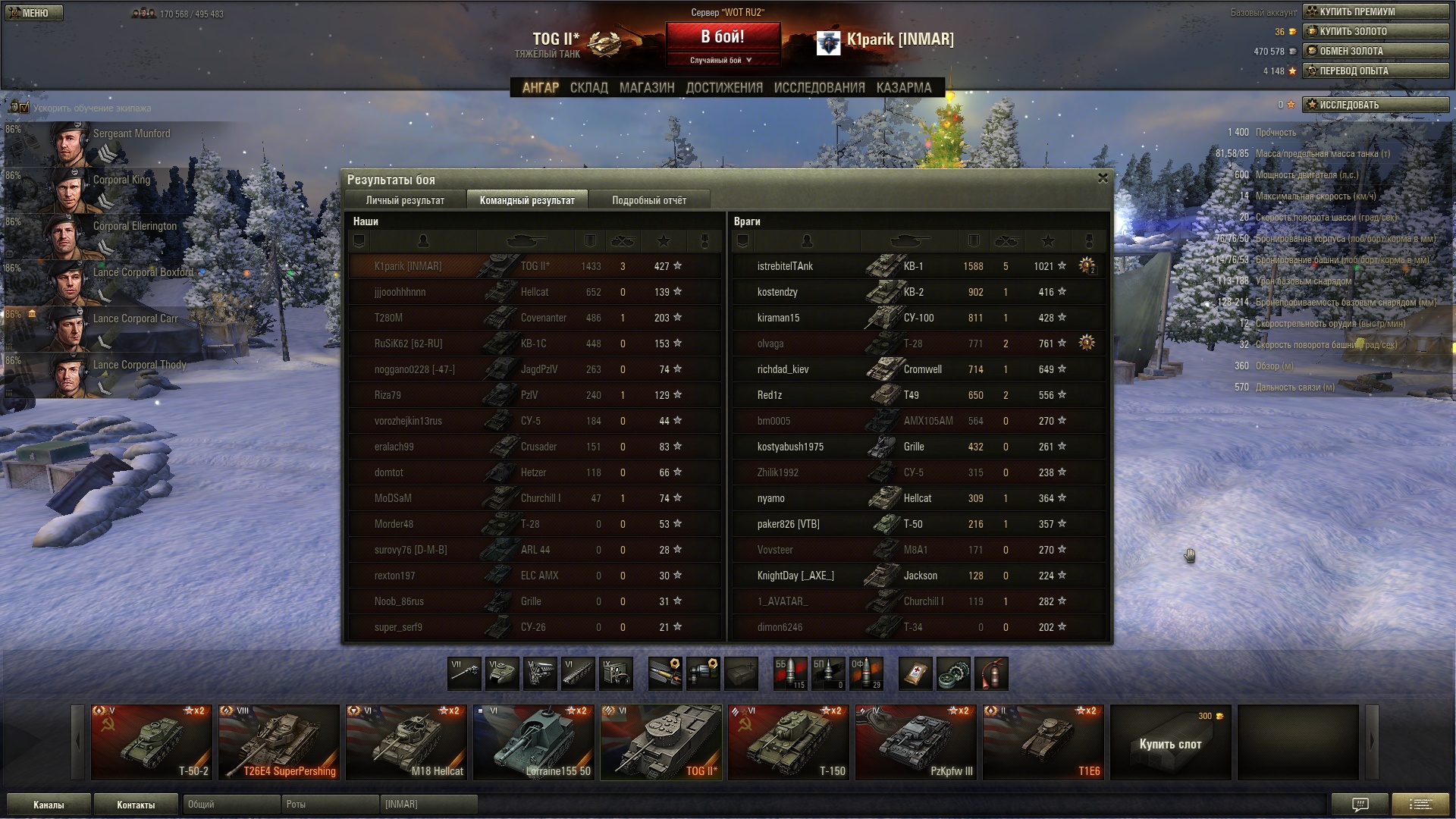Click Купить слот to buy slot
This screenshot has height=819, width=1456.
(1170, 743)
